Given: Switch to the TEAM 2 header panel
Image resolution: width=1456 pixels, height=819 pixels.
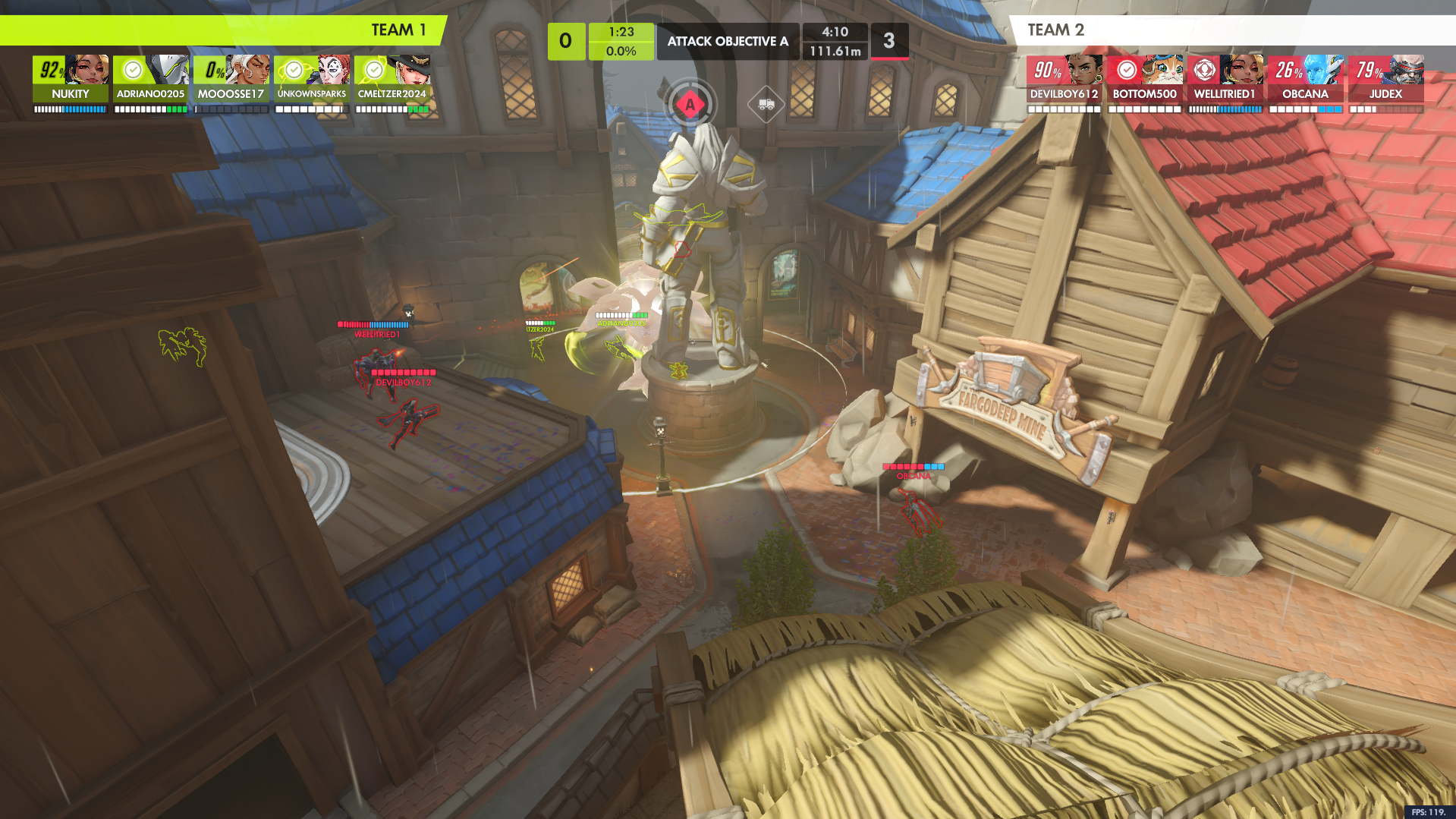Looking at the screenshot, I should pyautogui.click(x=1055, y=30).
